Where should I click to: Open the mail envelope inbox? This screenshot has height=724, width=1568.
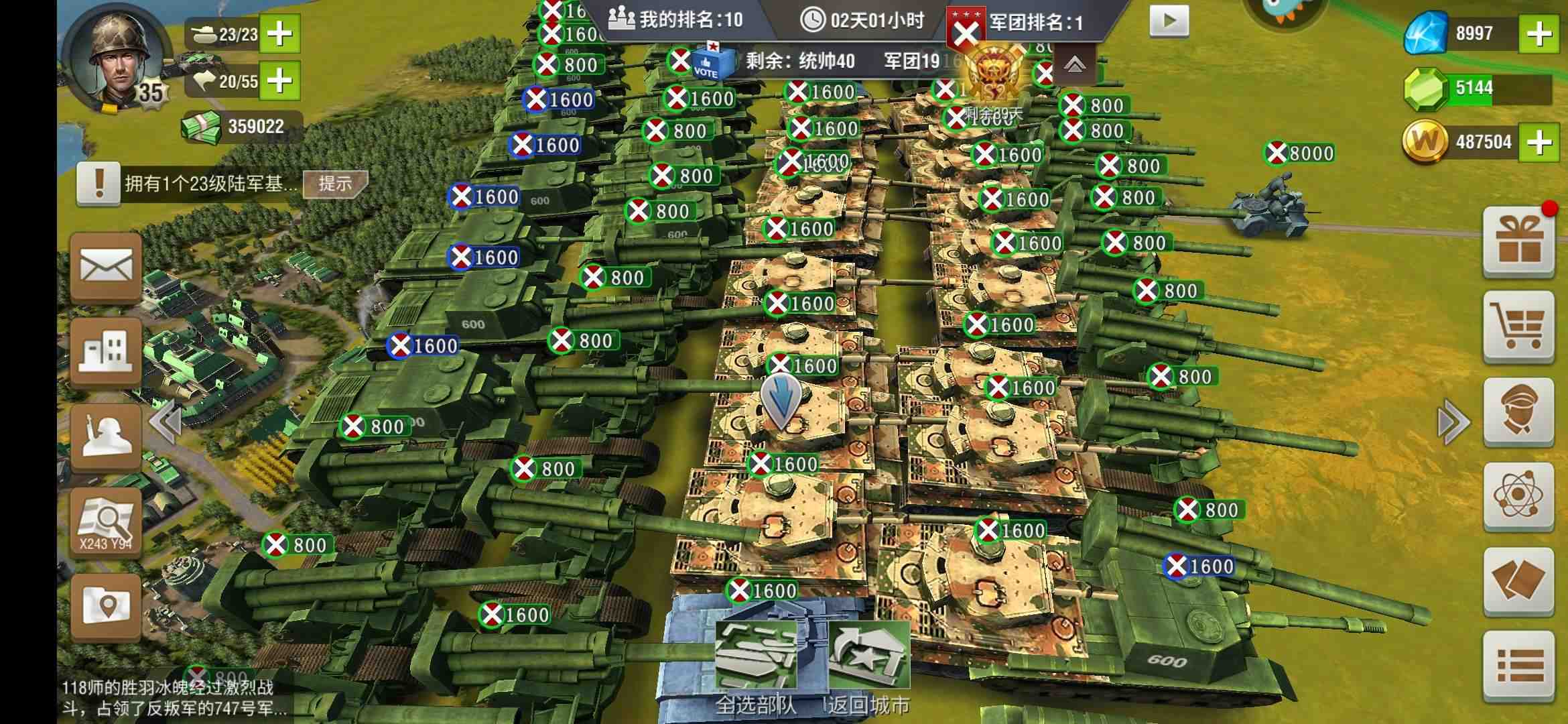106,268
